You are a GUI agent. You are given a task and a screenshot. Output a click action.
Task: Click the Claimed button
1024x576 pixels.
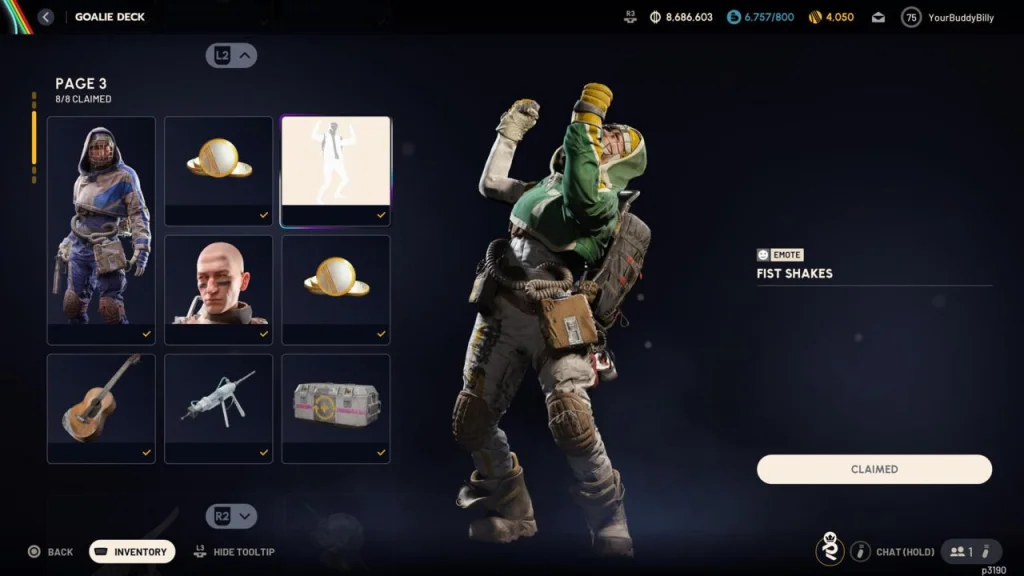874,469
